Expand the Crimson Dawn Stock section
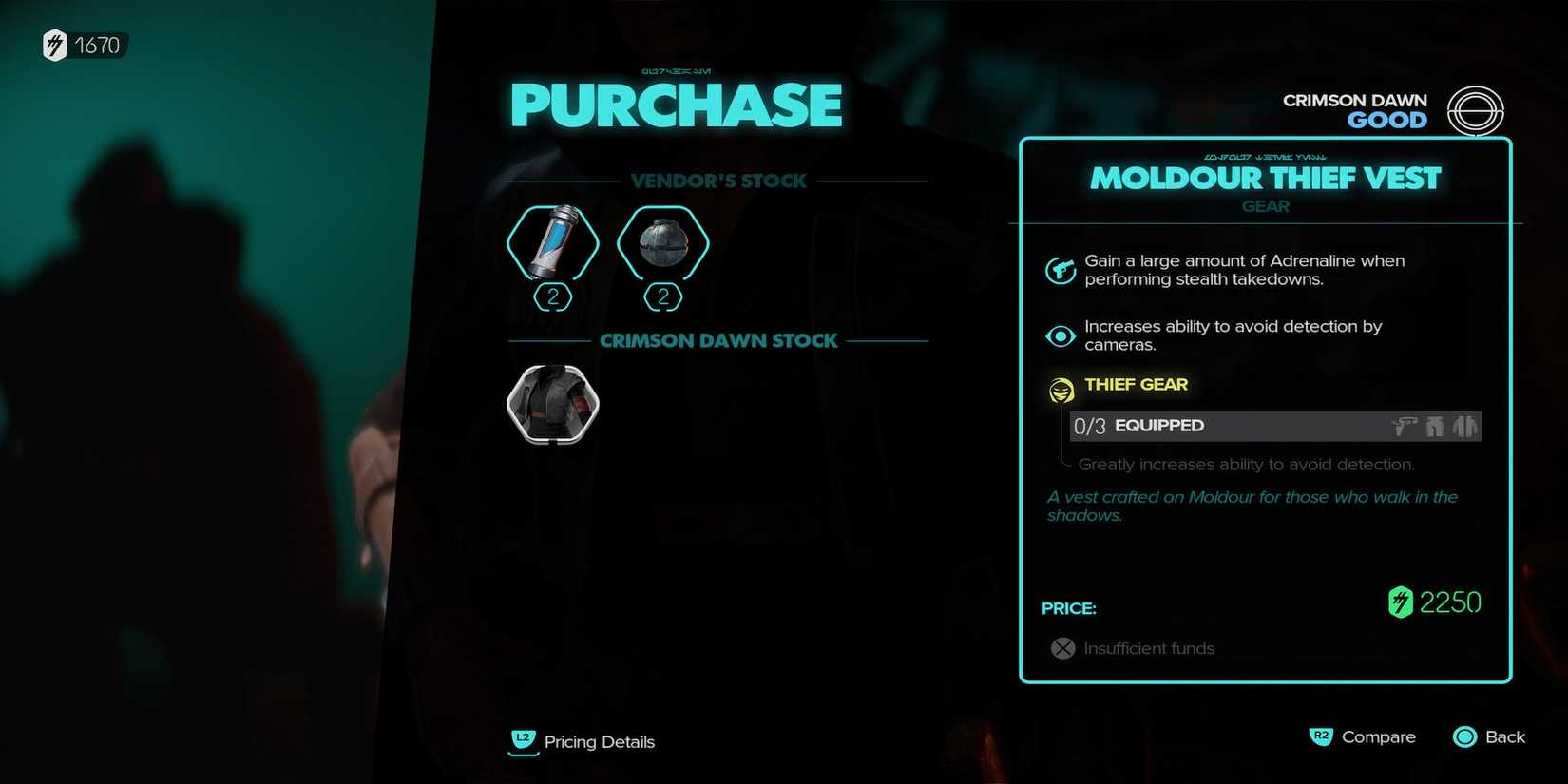Image resolution: width=1568 pixels, height=784 pixels. tap(718, 340)
